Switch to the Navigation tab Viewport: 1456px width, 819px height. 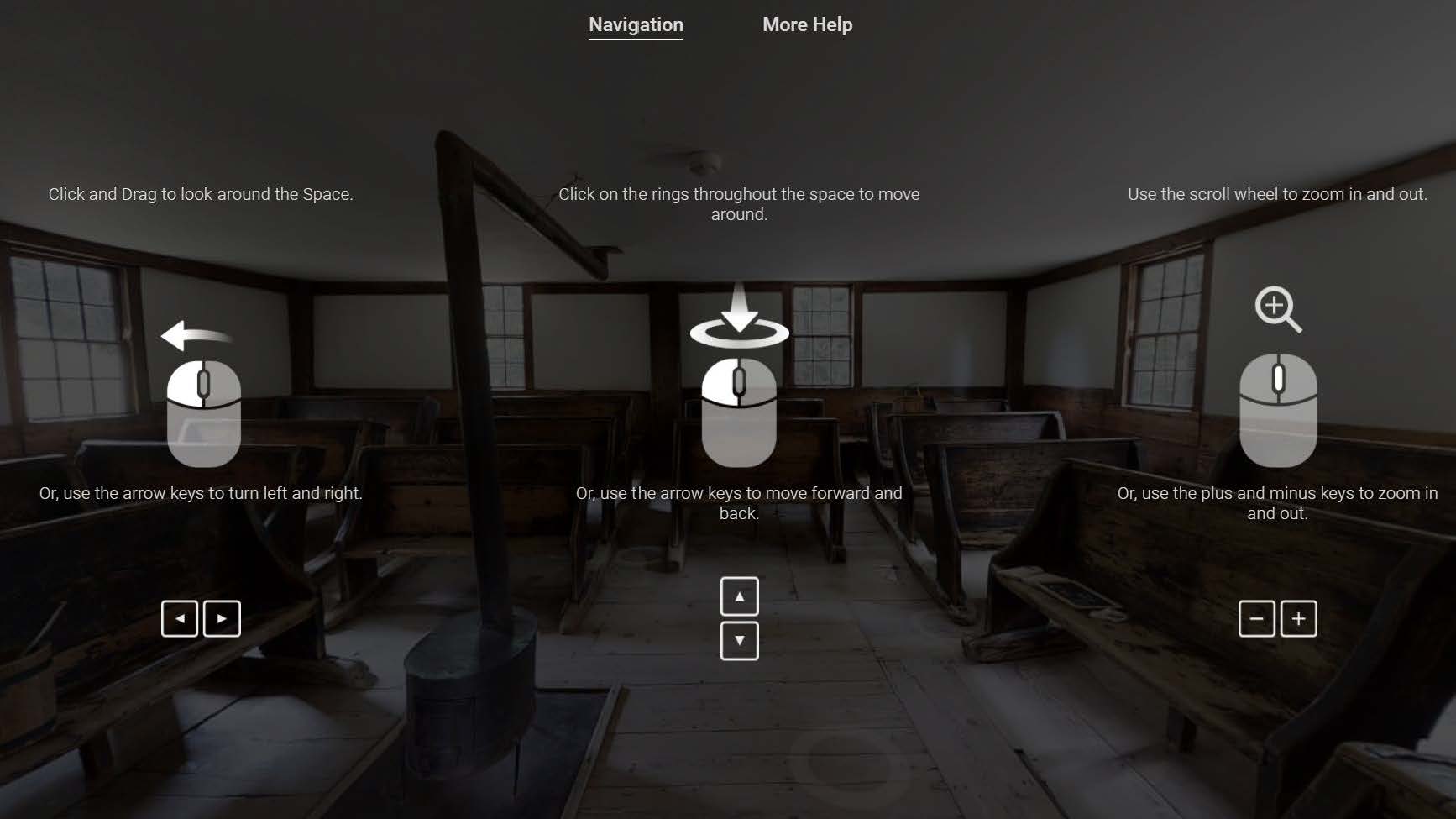[636, 24]
